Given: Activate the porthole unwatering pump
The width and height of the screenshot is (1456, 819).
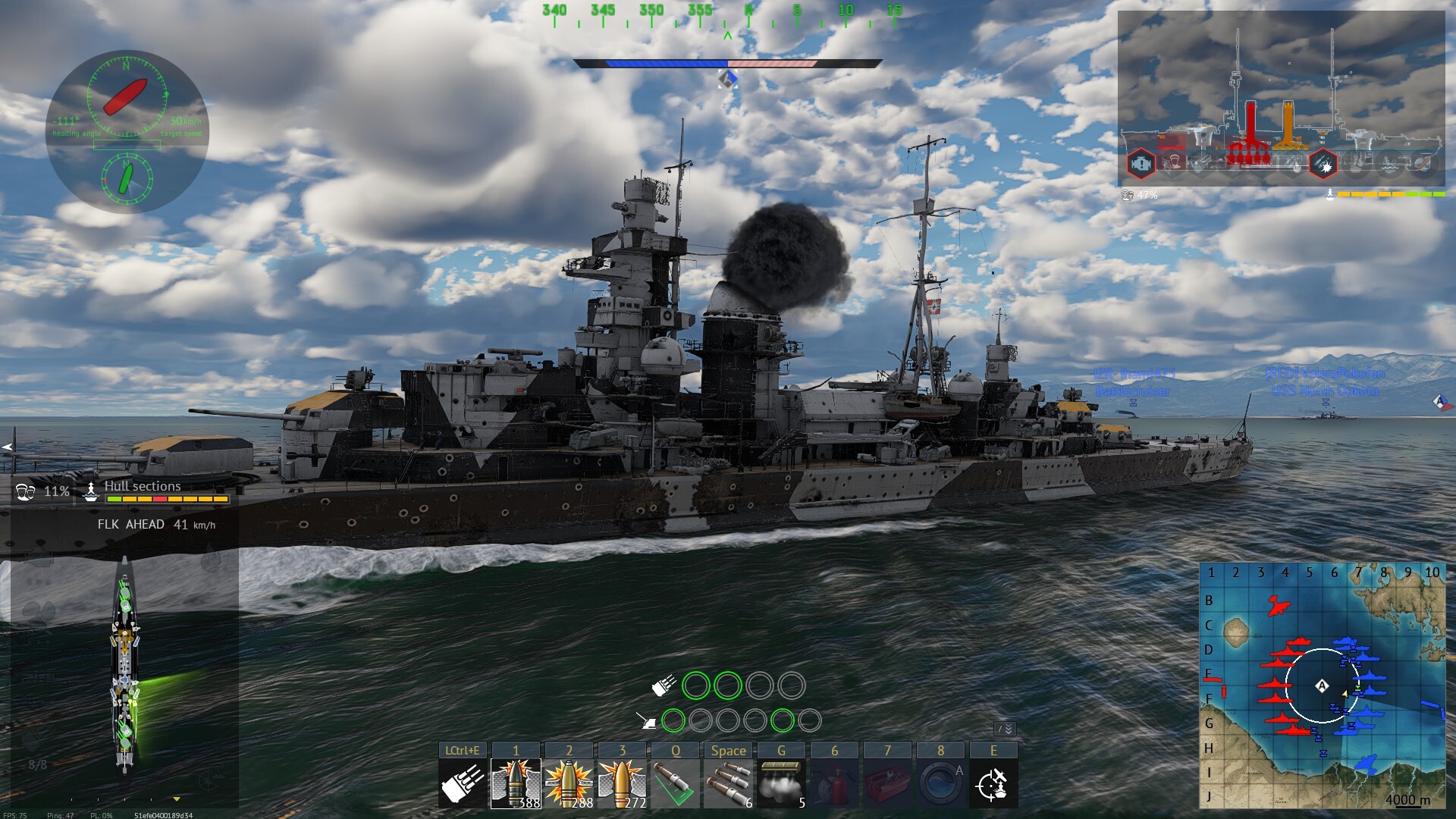Looking at the screenshot, I should (x=940, y=783).
